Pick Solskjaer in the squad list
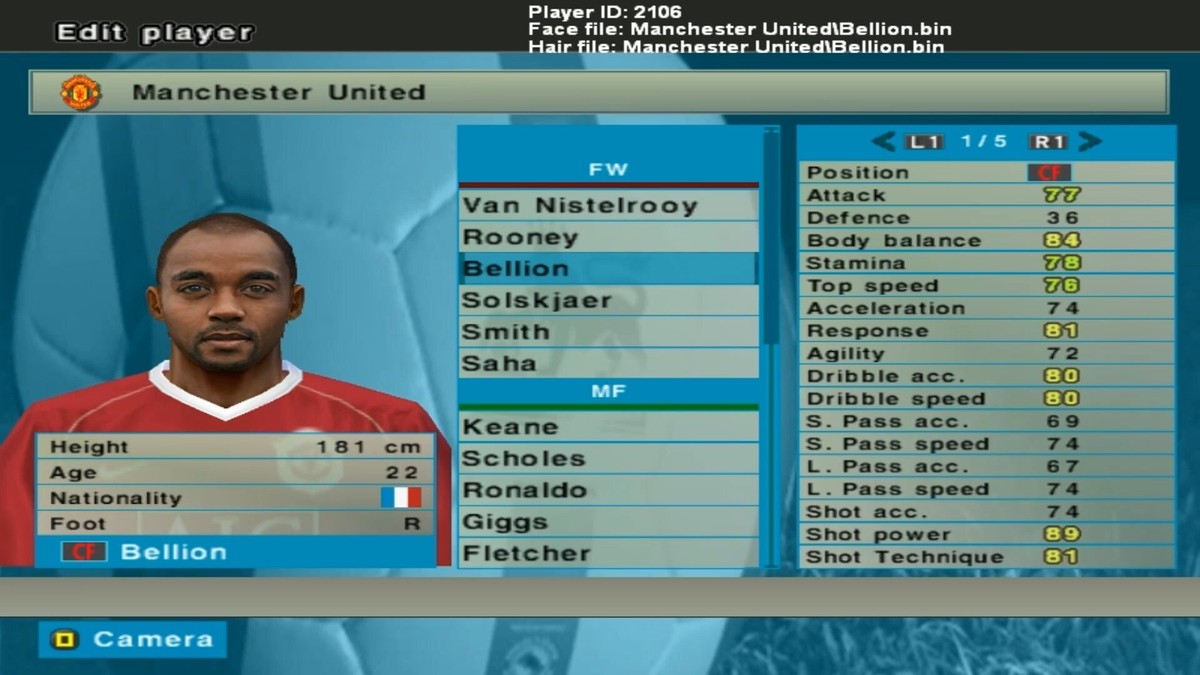 coord(608,301)
